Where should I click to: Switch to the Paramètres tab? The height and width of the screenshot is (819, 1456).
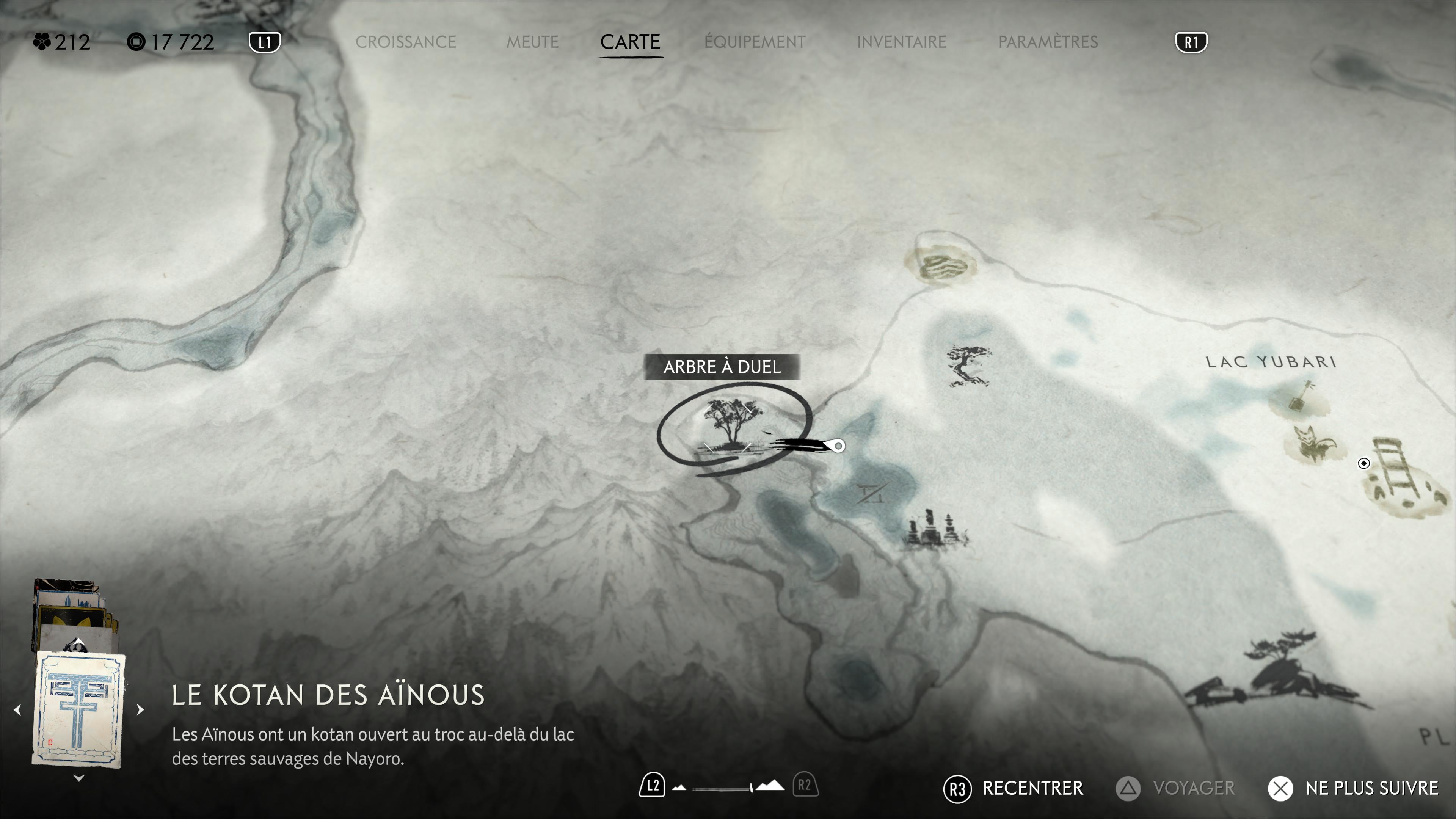click(1048, 42)
